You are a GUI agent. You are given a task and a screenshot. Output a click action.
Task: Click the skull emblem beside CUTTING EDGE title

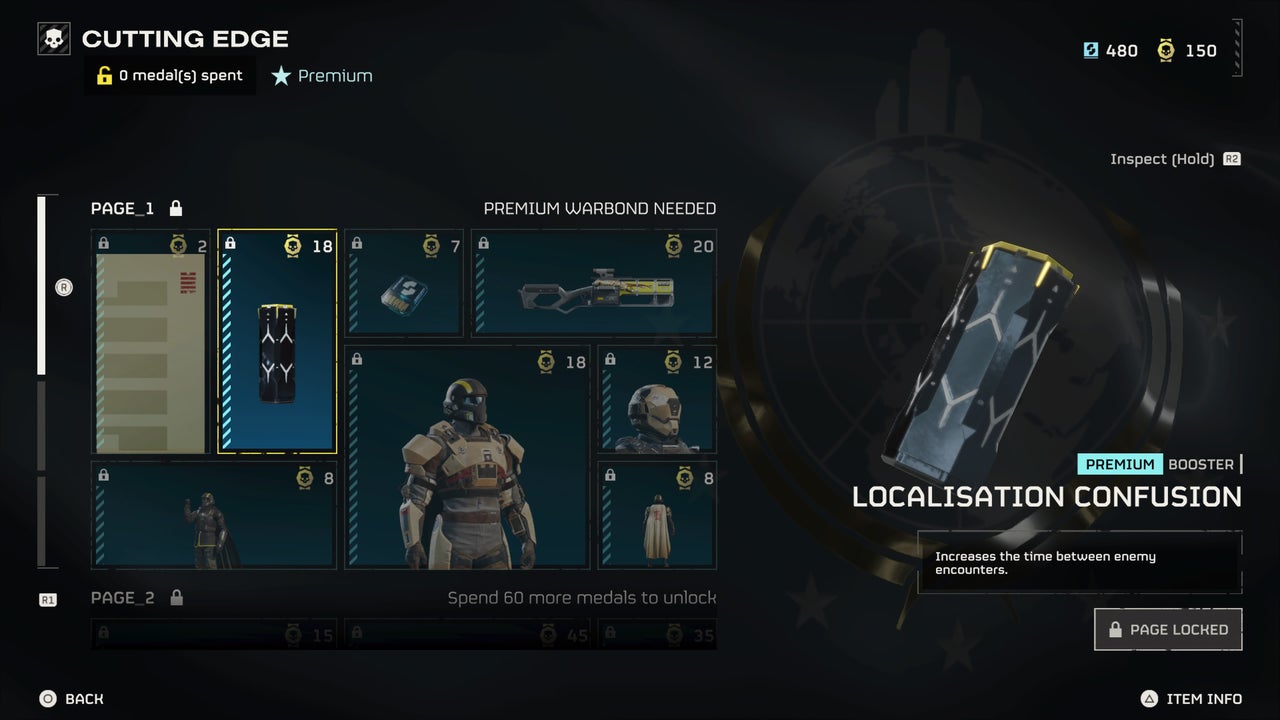click(x=52, y=37)
